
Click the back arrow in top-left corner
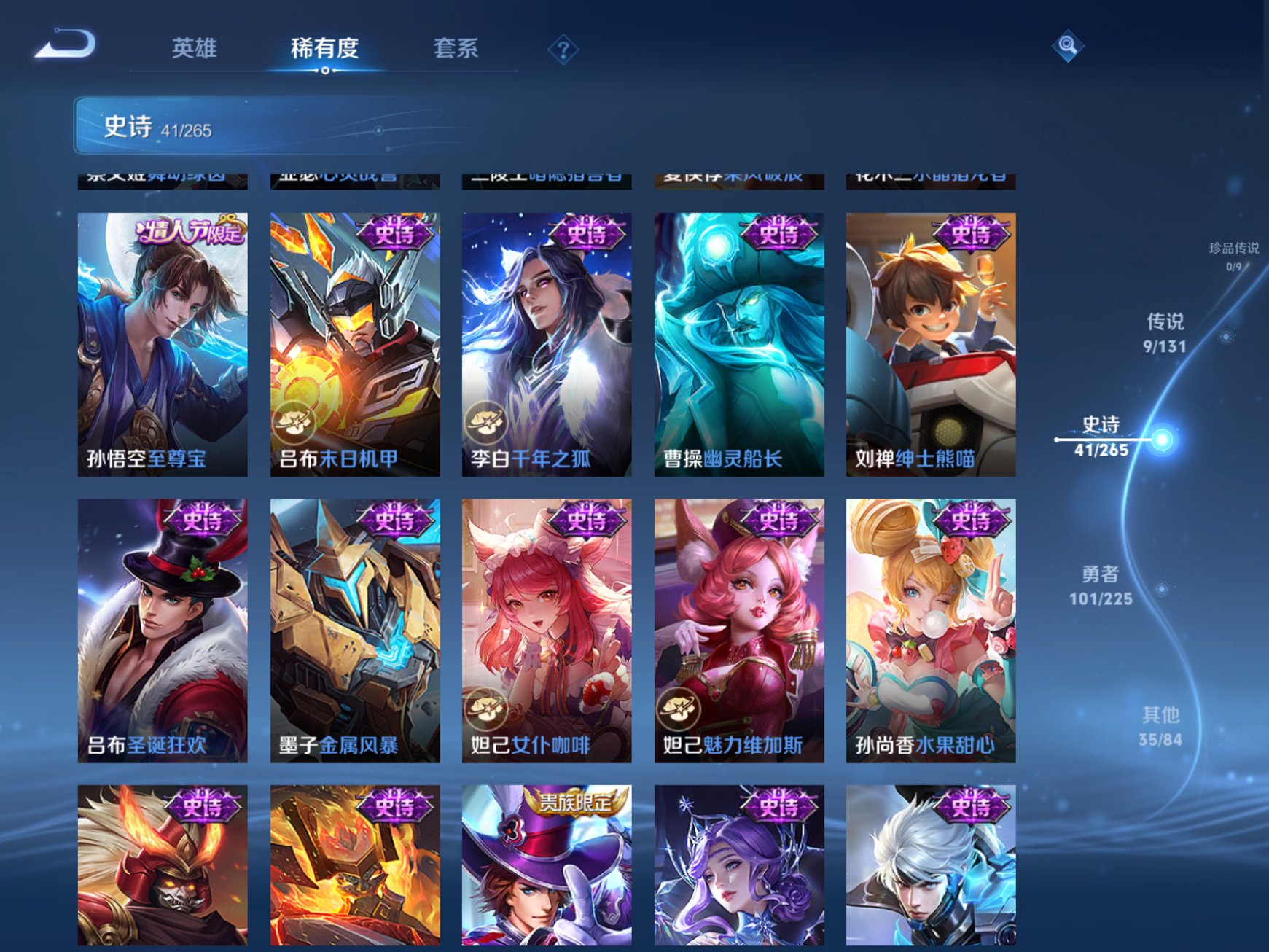pos(64,45)
